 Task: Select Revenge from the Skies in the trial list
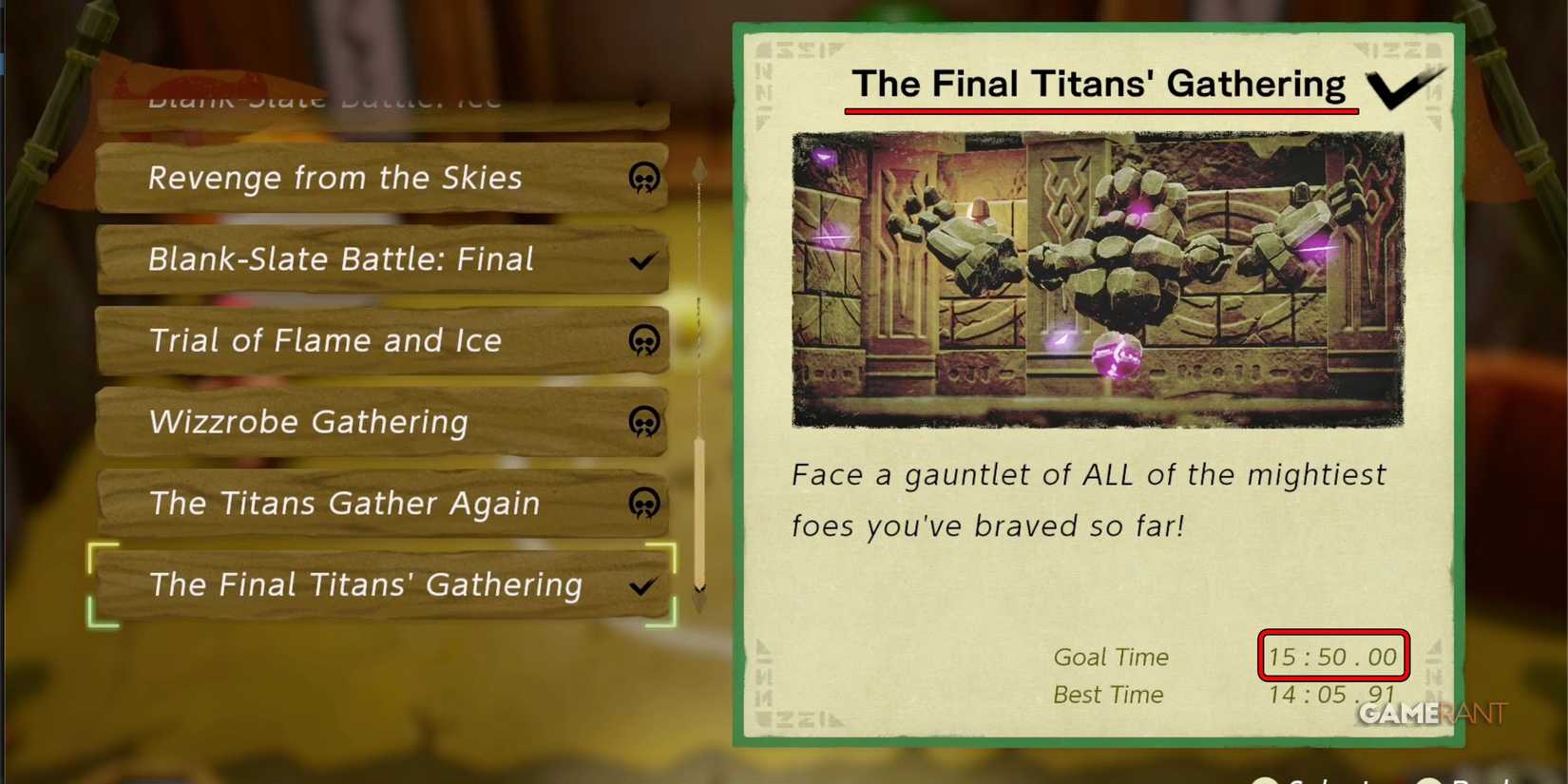click(x=335, y=179)
